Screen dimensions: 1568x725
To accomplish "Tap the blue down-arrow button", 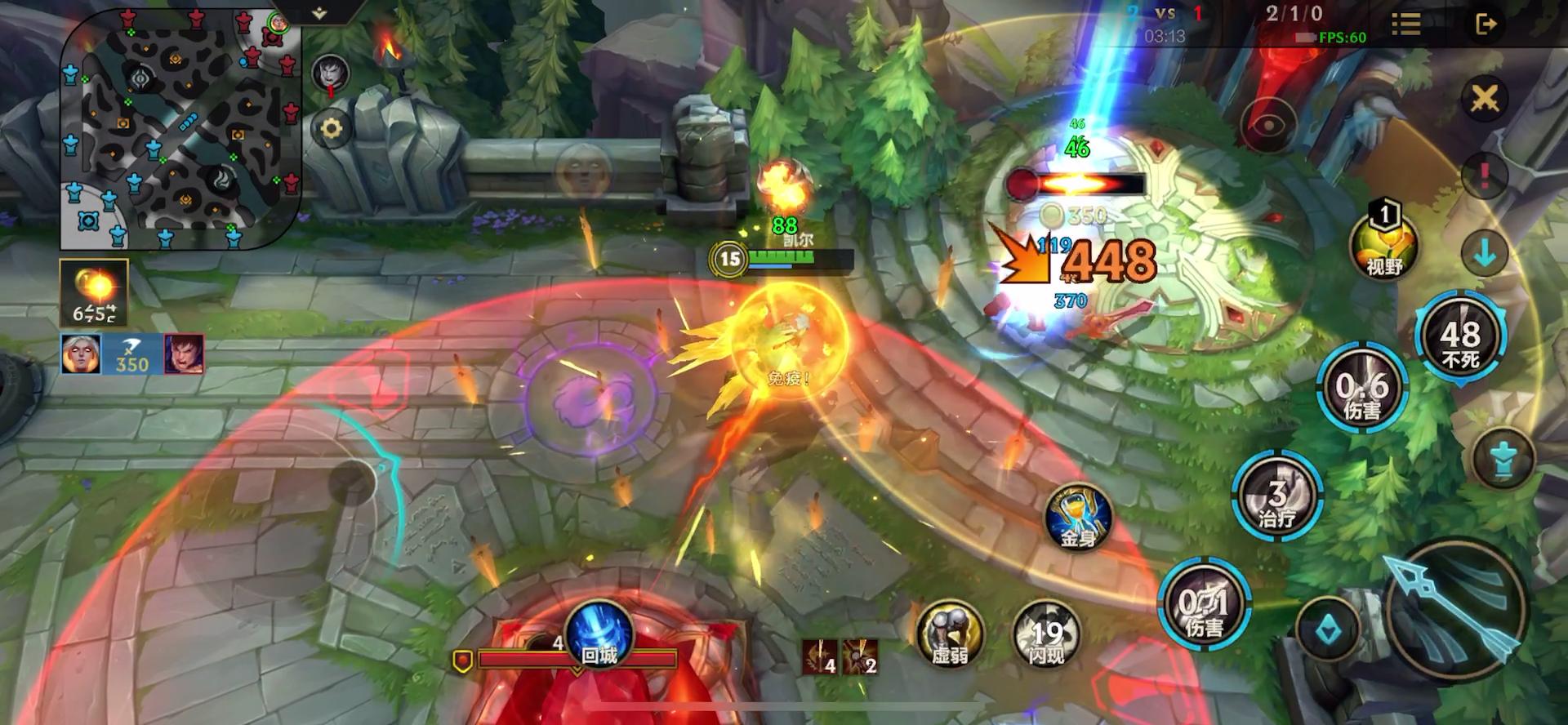I will 1485,252.
